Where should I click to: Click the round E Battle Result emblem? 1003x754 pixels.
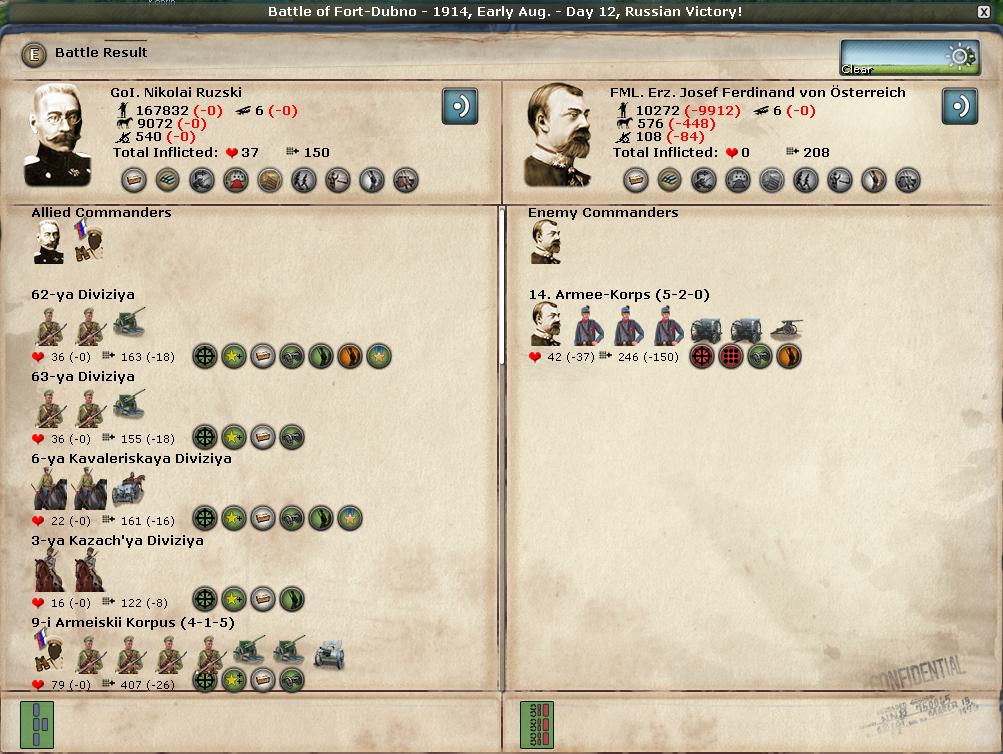[34, 54]
